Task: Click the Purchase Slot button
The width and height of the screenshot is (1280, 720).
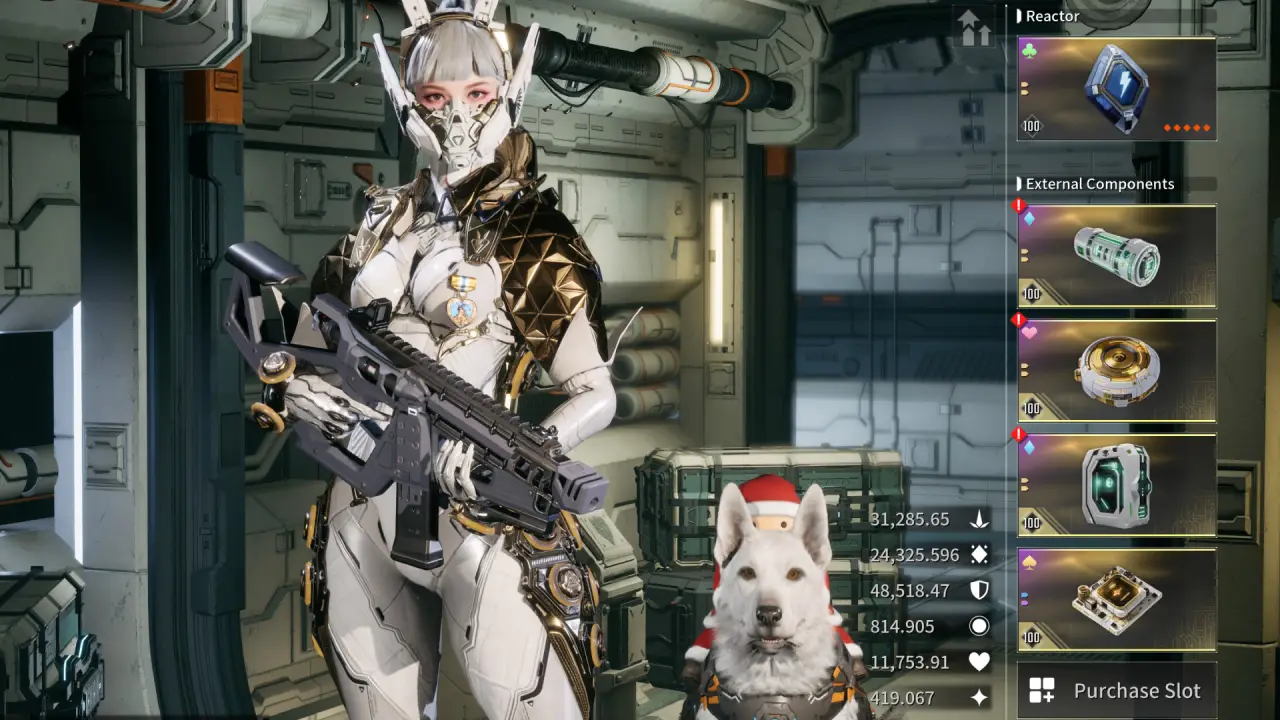Action: [x=1116, y=690]
